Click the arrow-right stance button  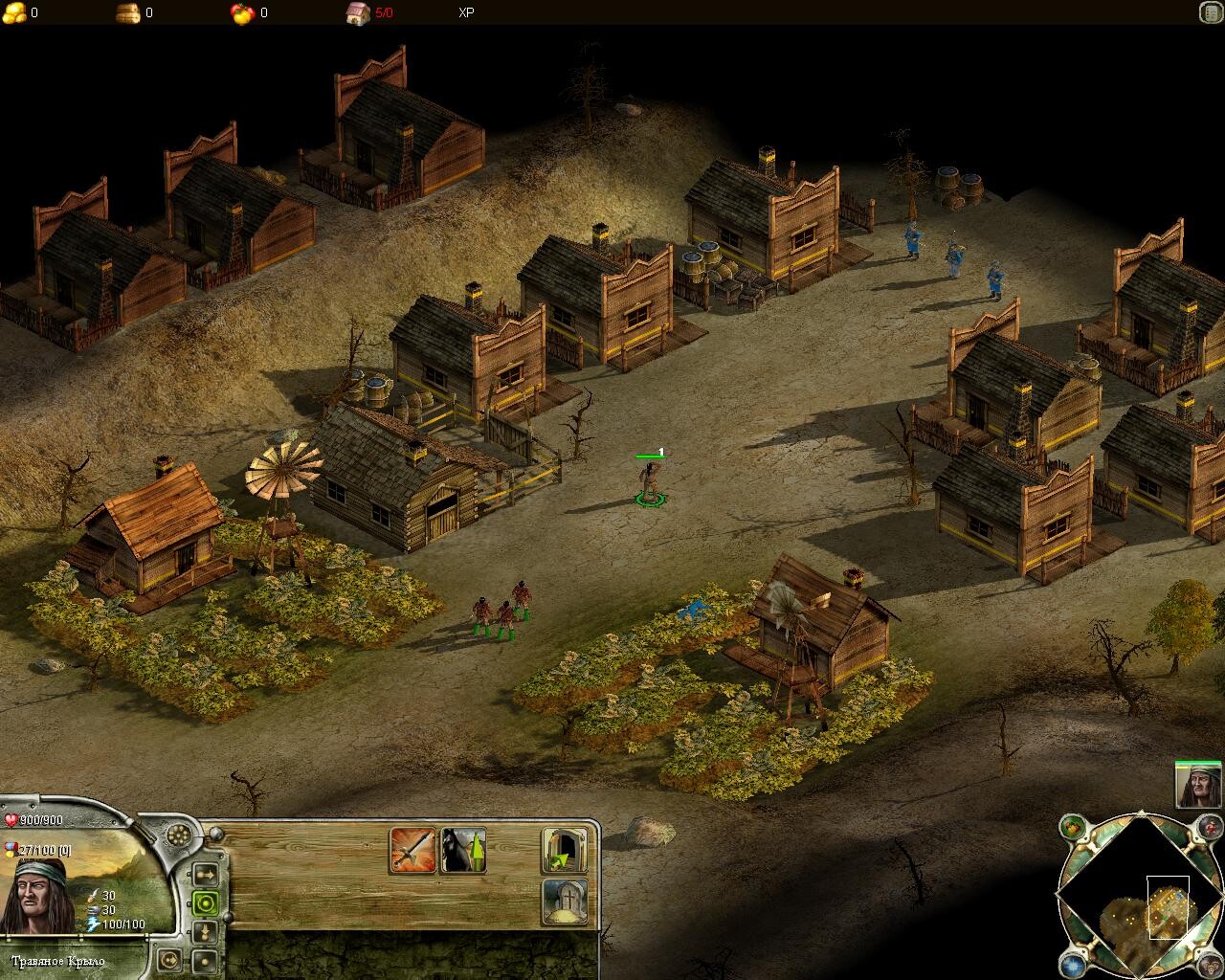click(x=205, y=874)
